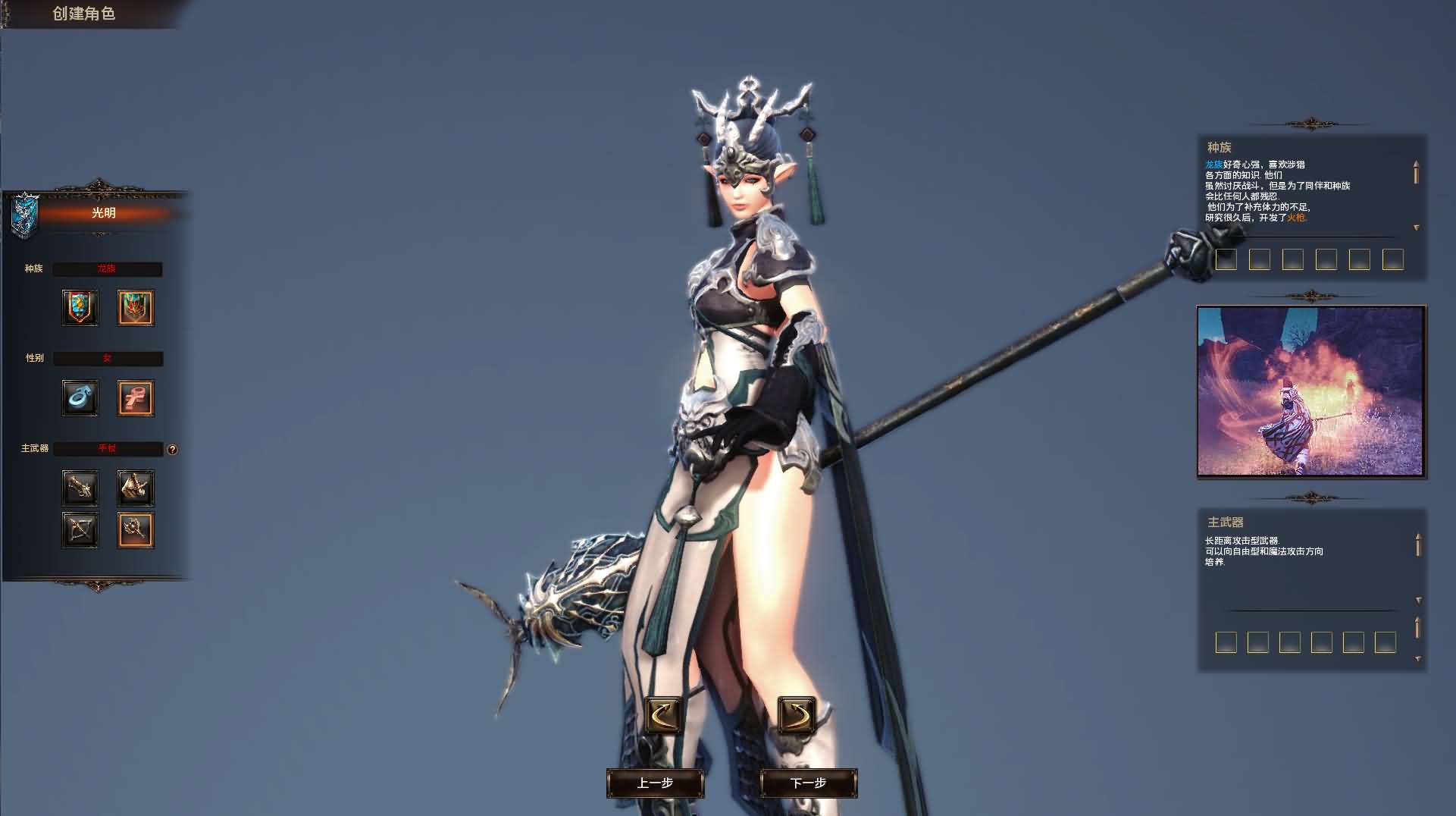Screen dimensions: 1456x816
Task: Open the weapon help via the ? icon
Action: 171,449
